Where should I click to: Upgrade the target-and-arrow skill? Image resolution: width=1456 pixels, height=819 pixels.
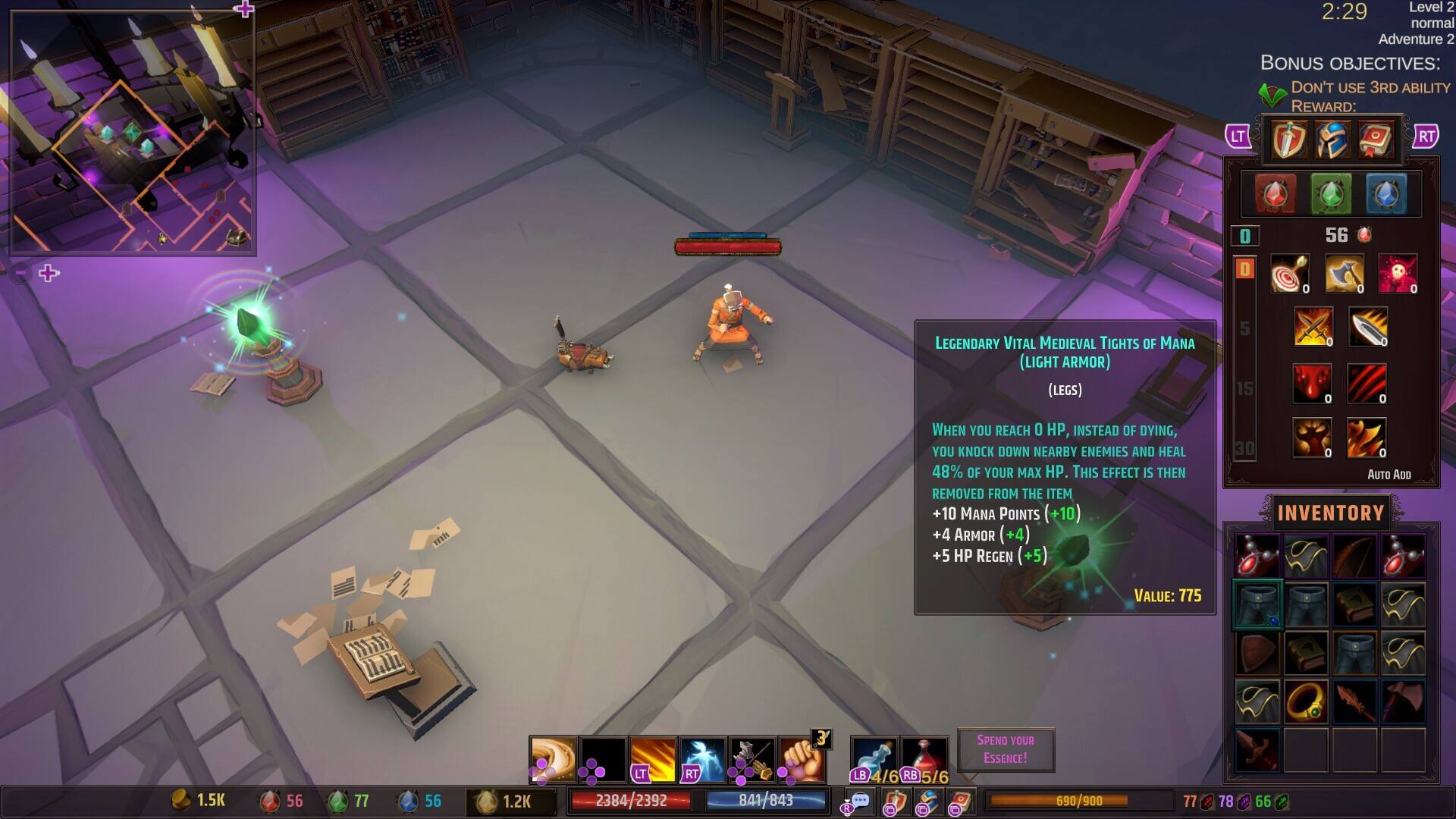pyautogui.click(x=1289, y=273)
